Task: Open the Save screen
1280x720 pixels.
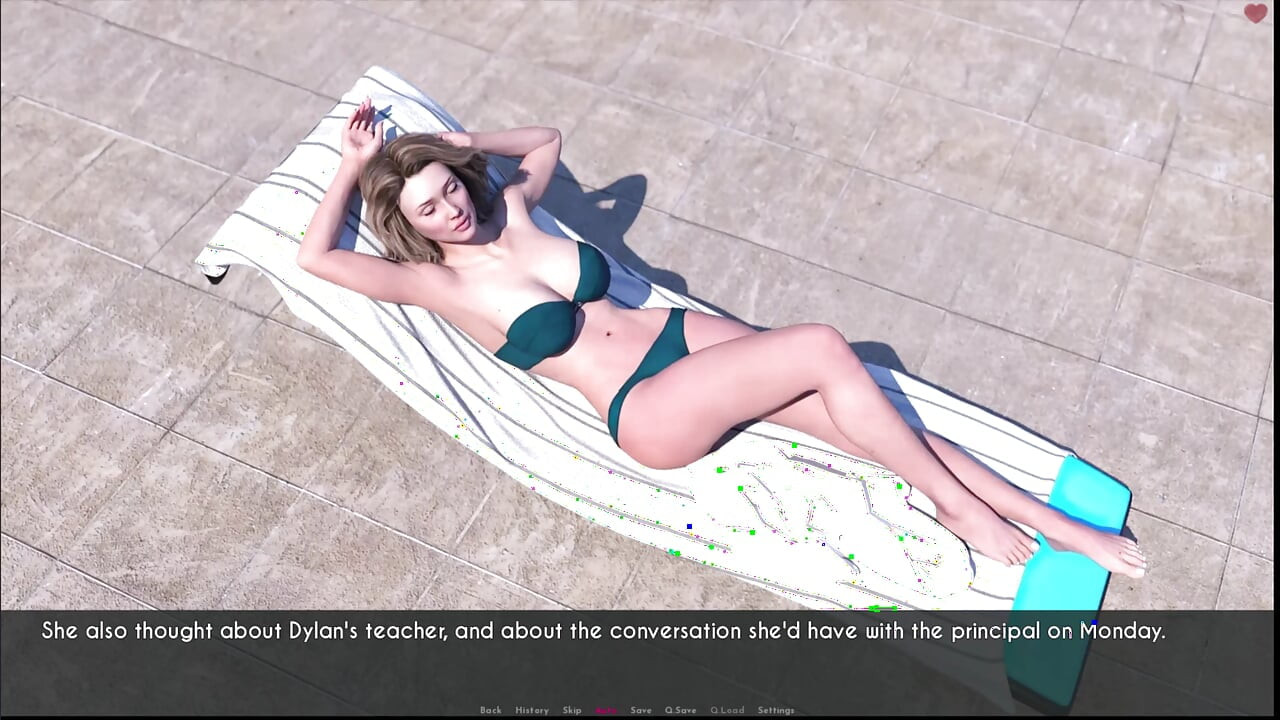Action: pyautogui.click(x=641, y=710)
